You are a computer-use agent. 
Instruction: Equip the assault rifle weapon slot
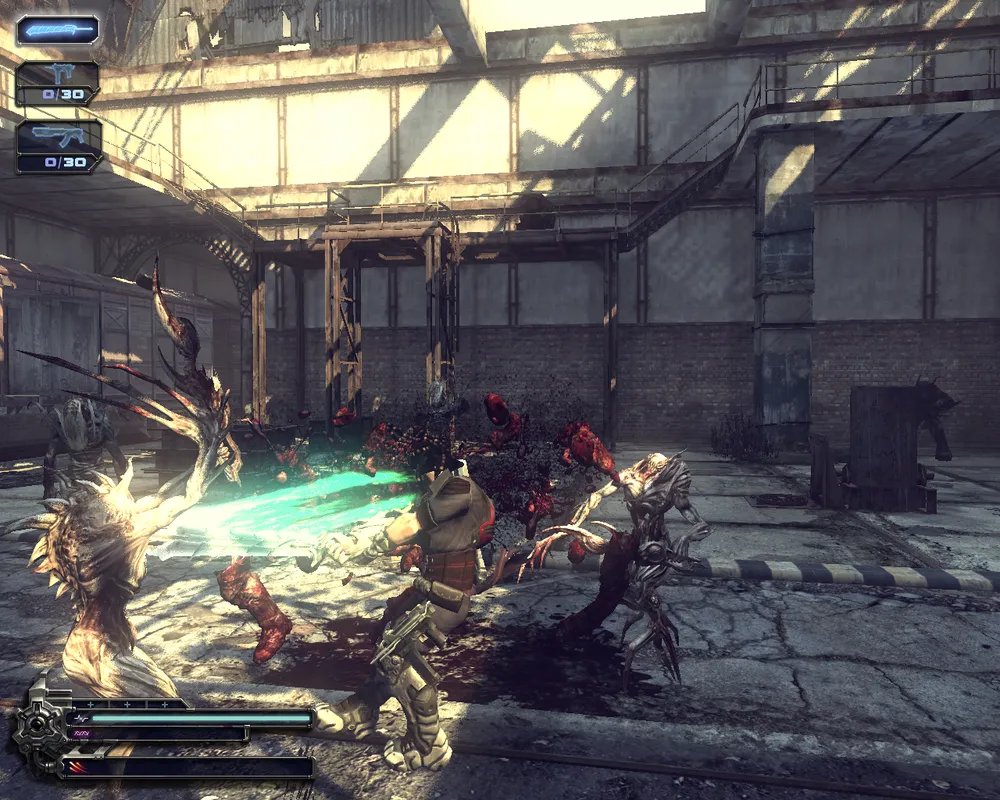pyautogui.click(x=58, y=145)
